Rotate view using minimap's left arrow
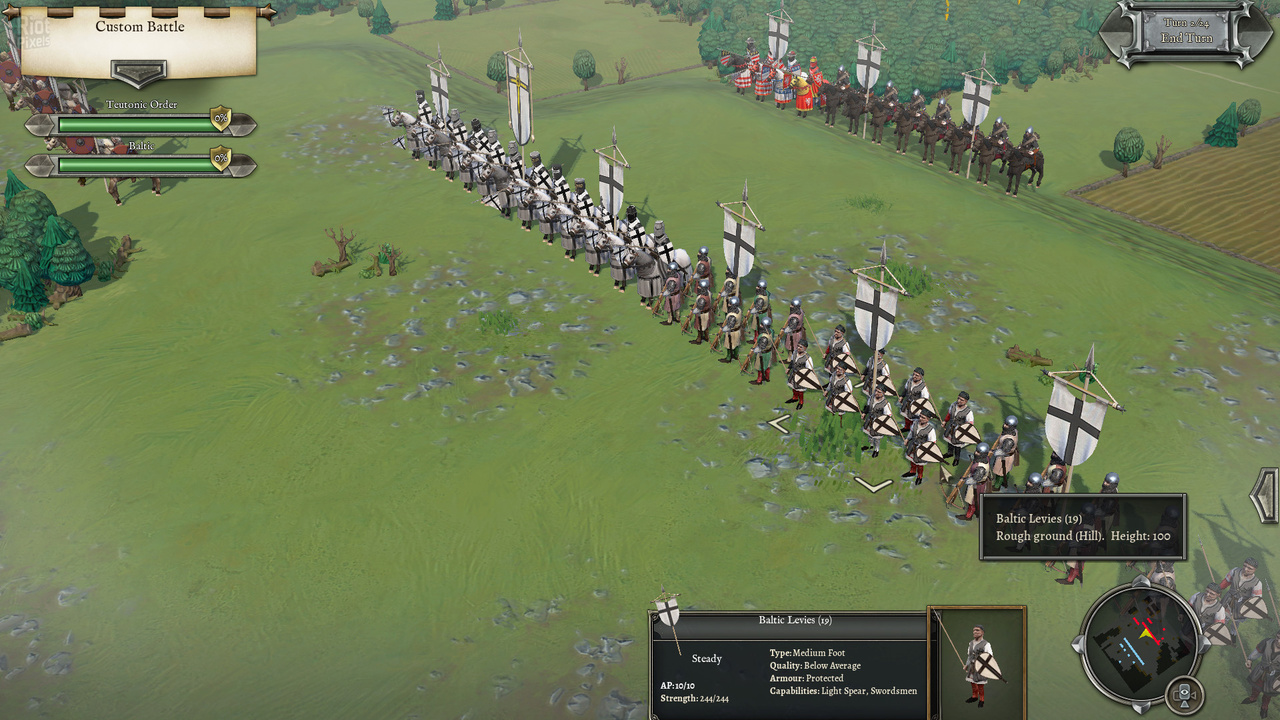 coord(1078,644)
